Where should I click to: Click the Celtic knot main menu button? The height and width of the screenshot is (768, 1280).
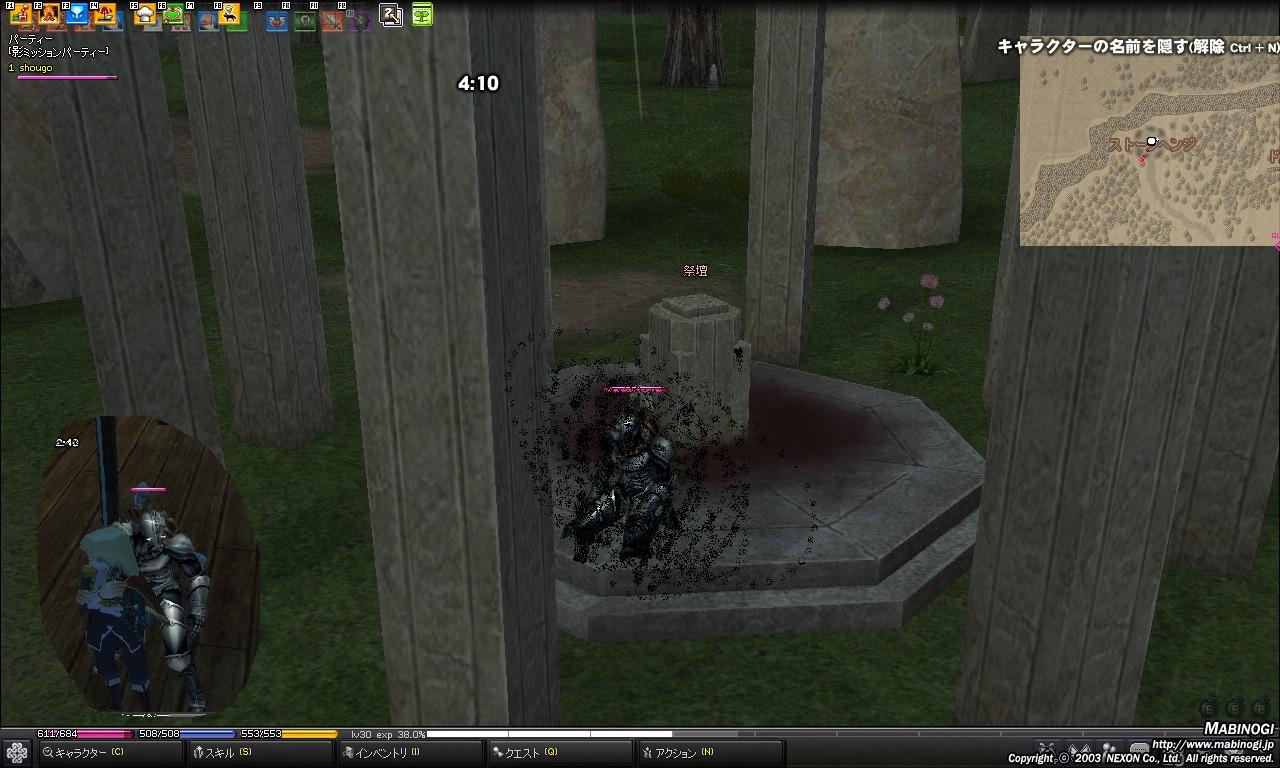pos(16,752)
